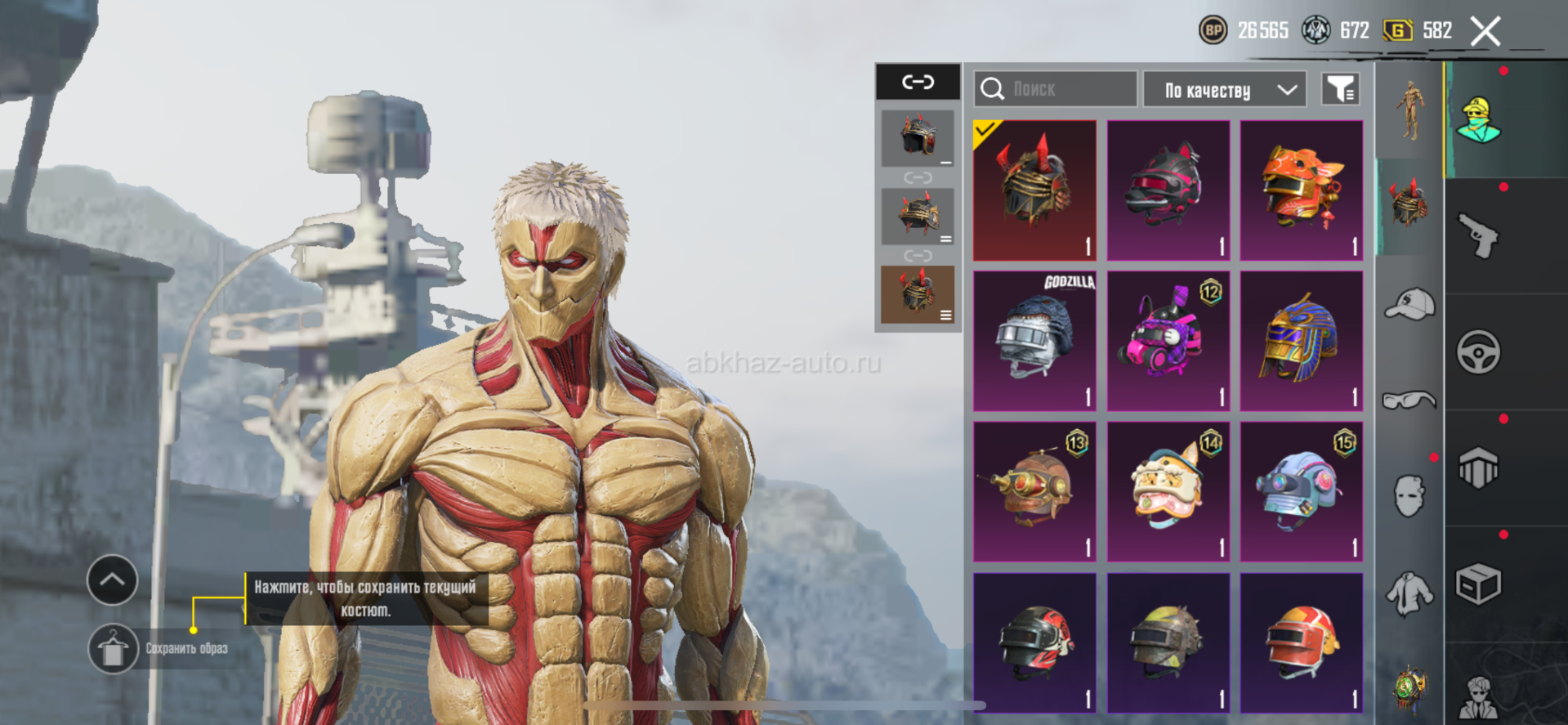The image size is (1568, 725).
Task: Select the corgi dog helmet
Action: [x=1168, y=491]
